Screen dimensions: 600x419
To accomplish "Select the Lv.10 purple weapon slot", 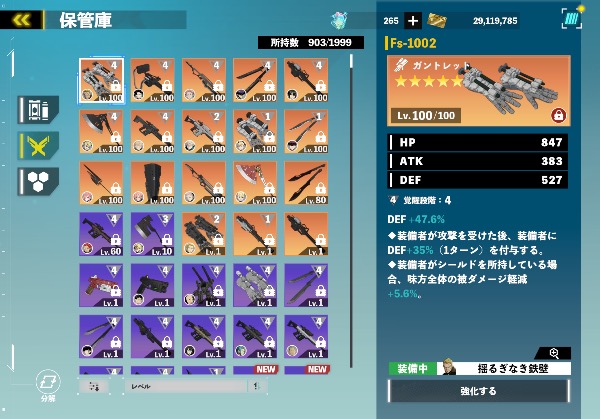I will [x=152, y=233].
